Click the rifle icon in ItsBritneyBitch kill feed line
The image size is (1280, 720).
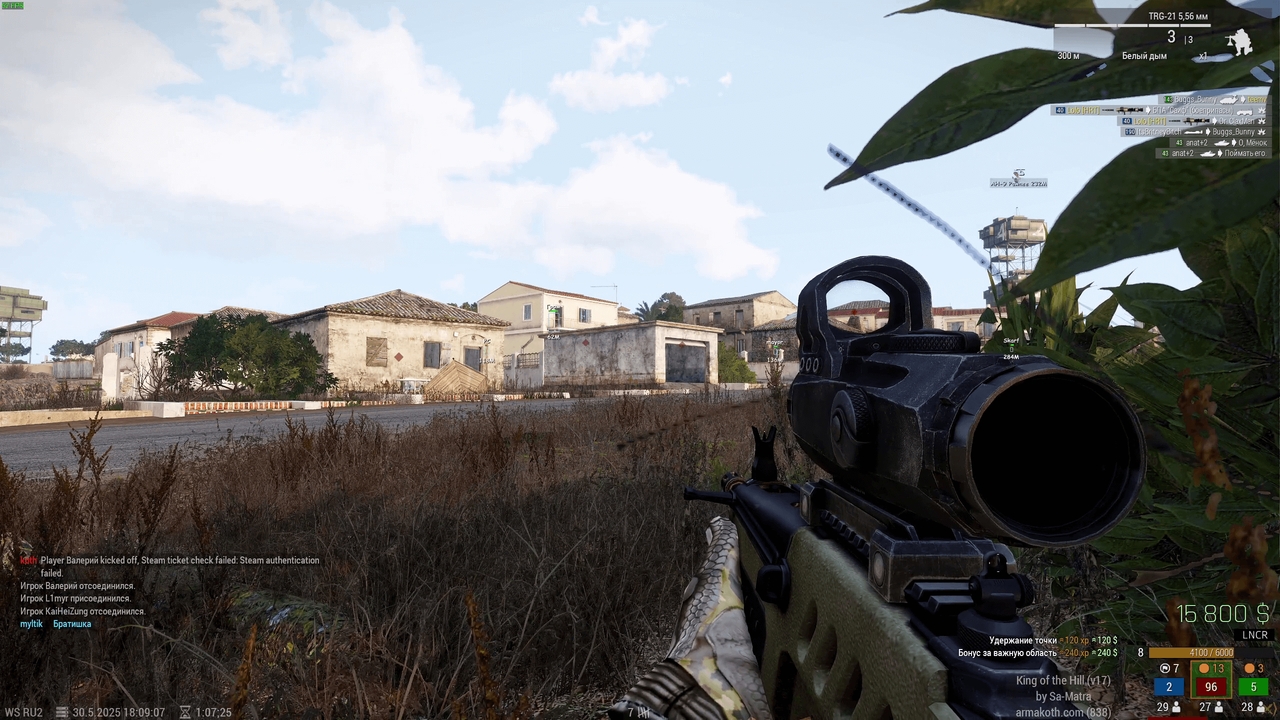coord(1193,133)
